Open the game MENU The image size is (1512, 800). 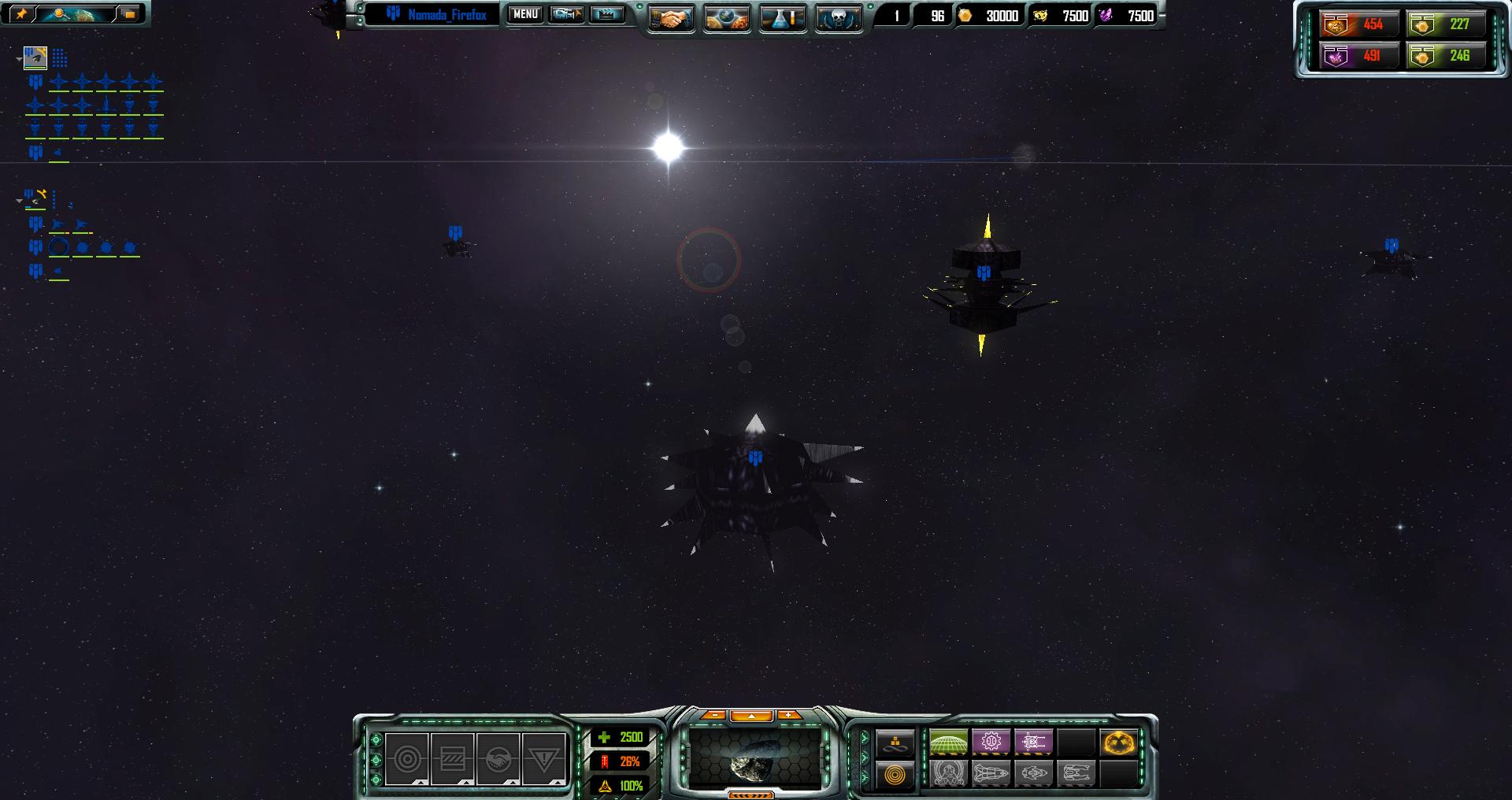tap(525, 14)
